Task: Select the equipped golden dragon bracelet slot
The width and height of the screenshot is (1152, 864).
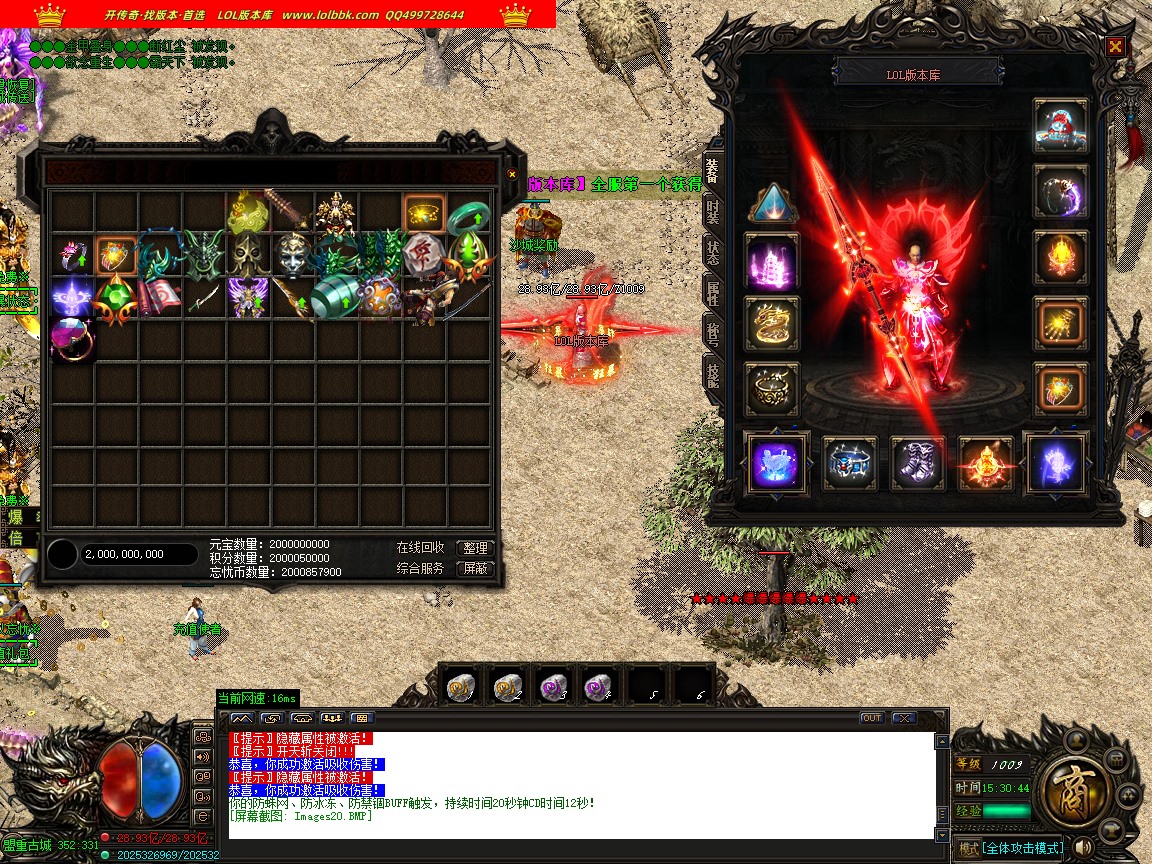Action: 772,324
